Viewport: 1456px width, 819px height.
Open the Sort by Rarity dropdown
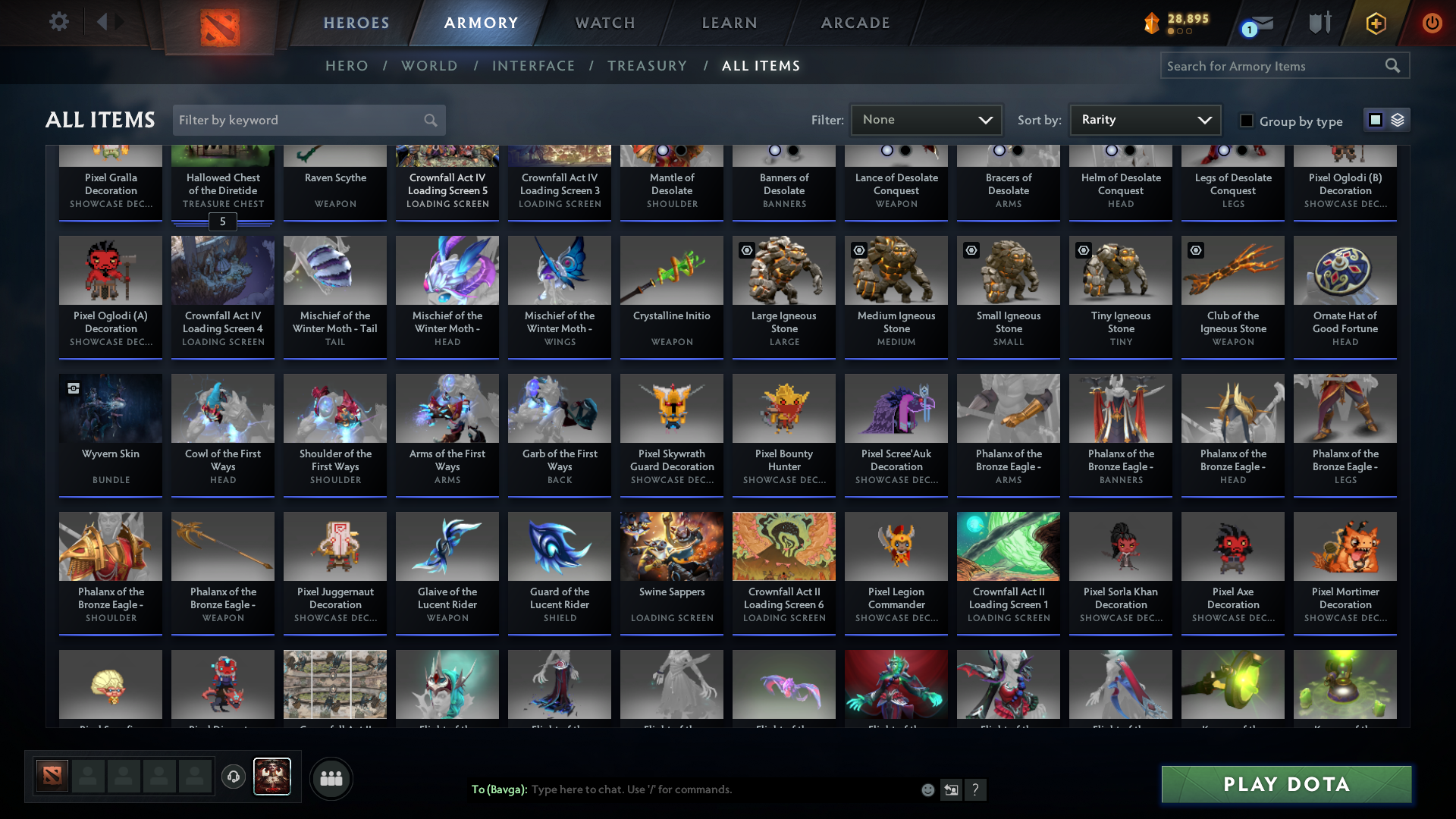tap(1144, 119)
